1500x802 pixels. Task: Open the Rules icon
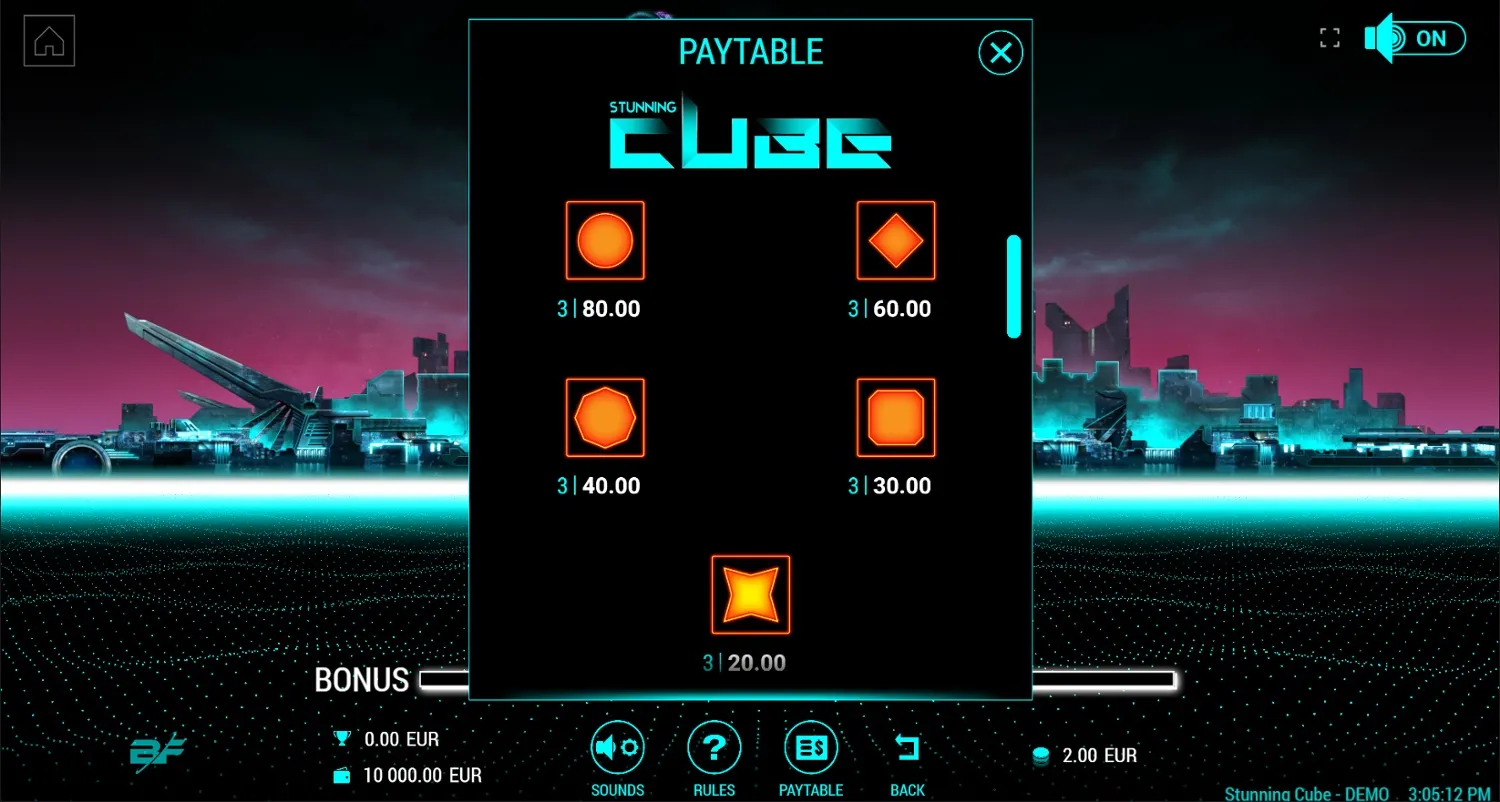point(713,745)
